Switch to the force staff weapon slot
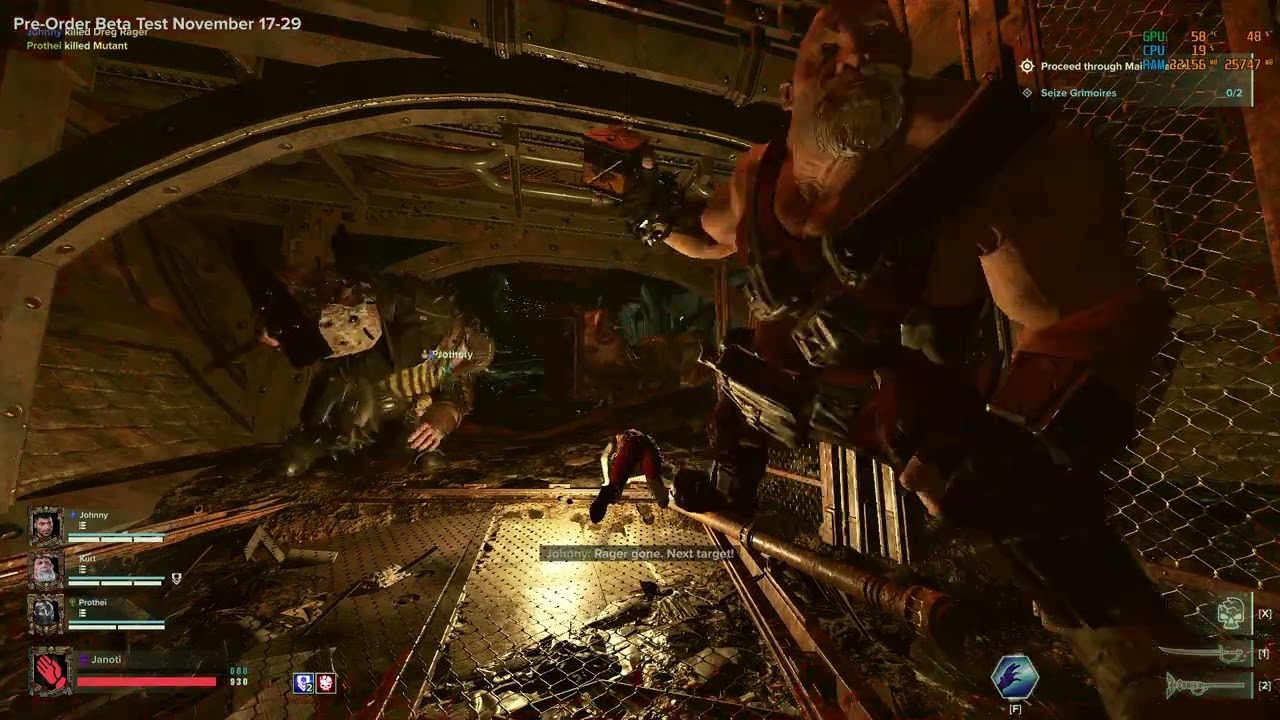 pyautogui.click(x=1206, y=686)
